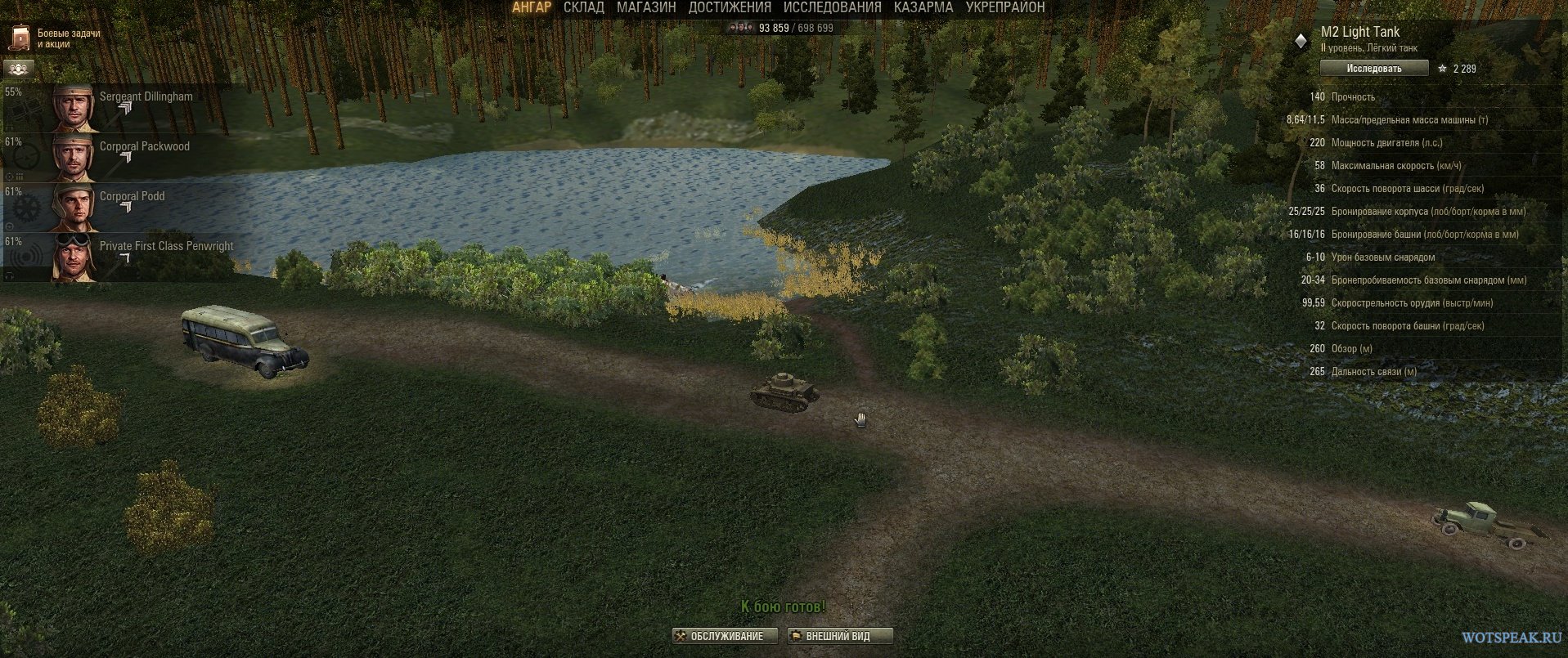Choose crew member Corporal Podd

(x=123, y=208)
